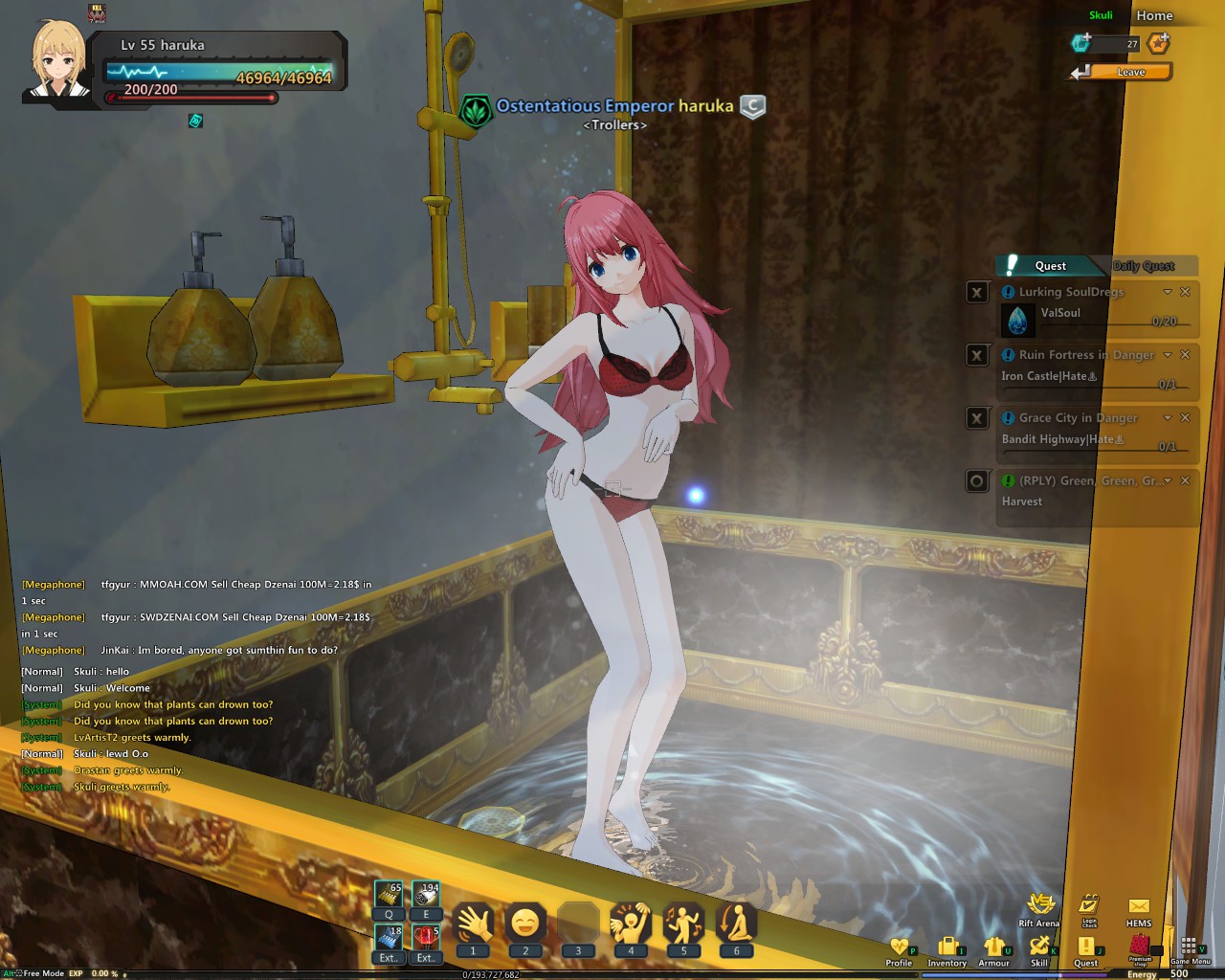Select the Green, Green harvest quest
Viewport: 1225px width, 980px height.
(x=1081, y=481)
